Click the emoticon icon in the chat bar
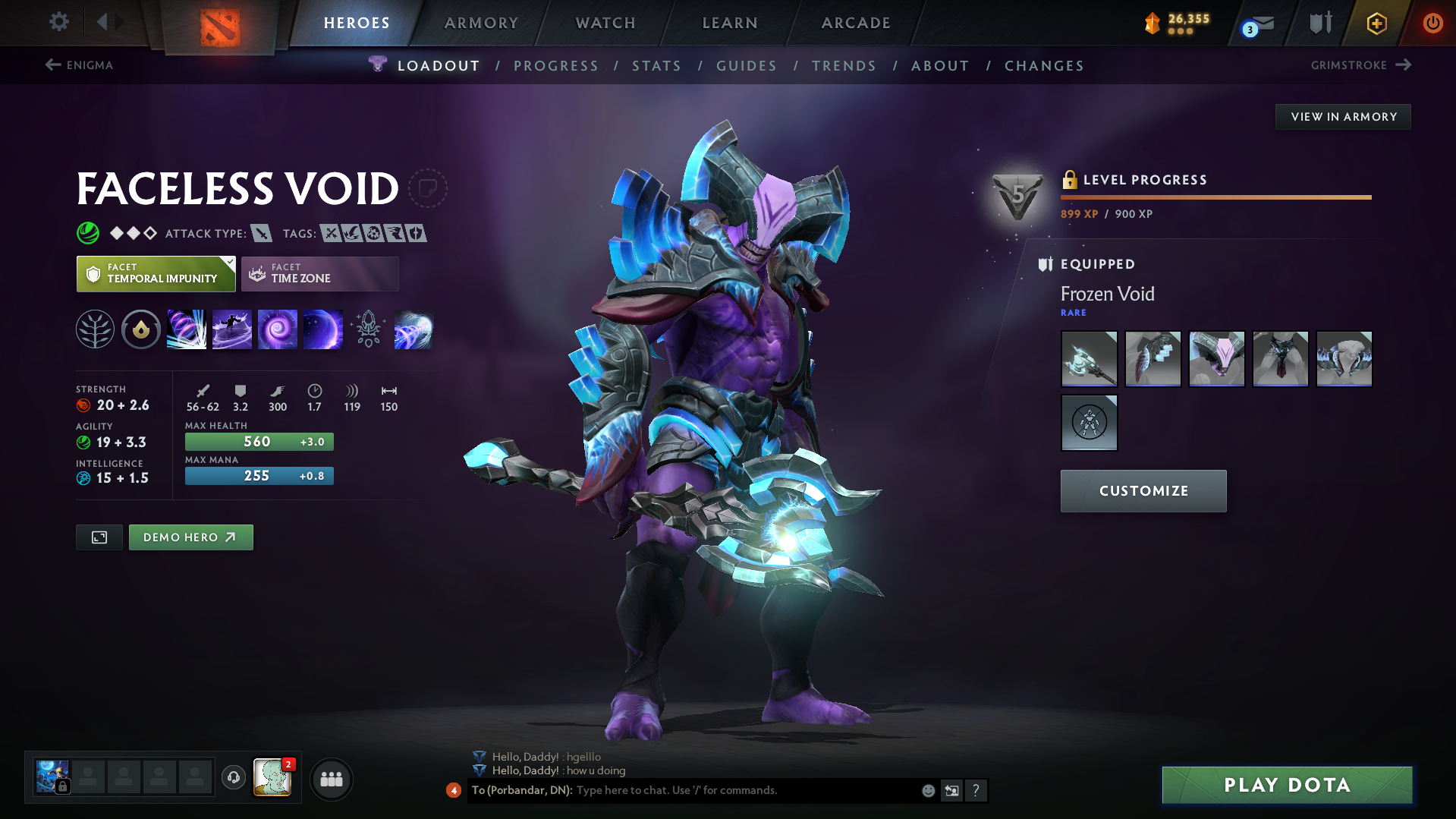Screen dimensions: 1456x819 pos(927,790)
